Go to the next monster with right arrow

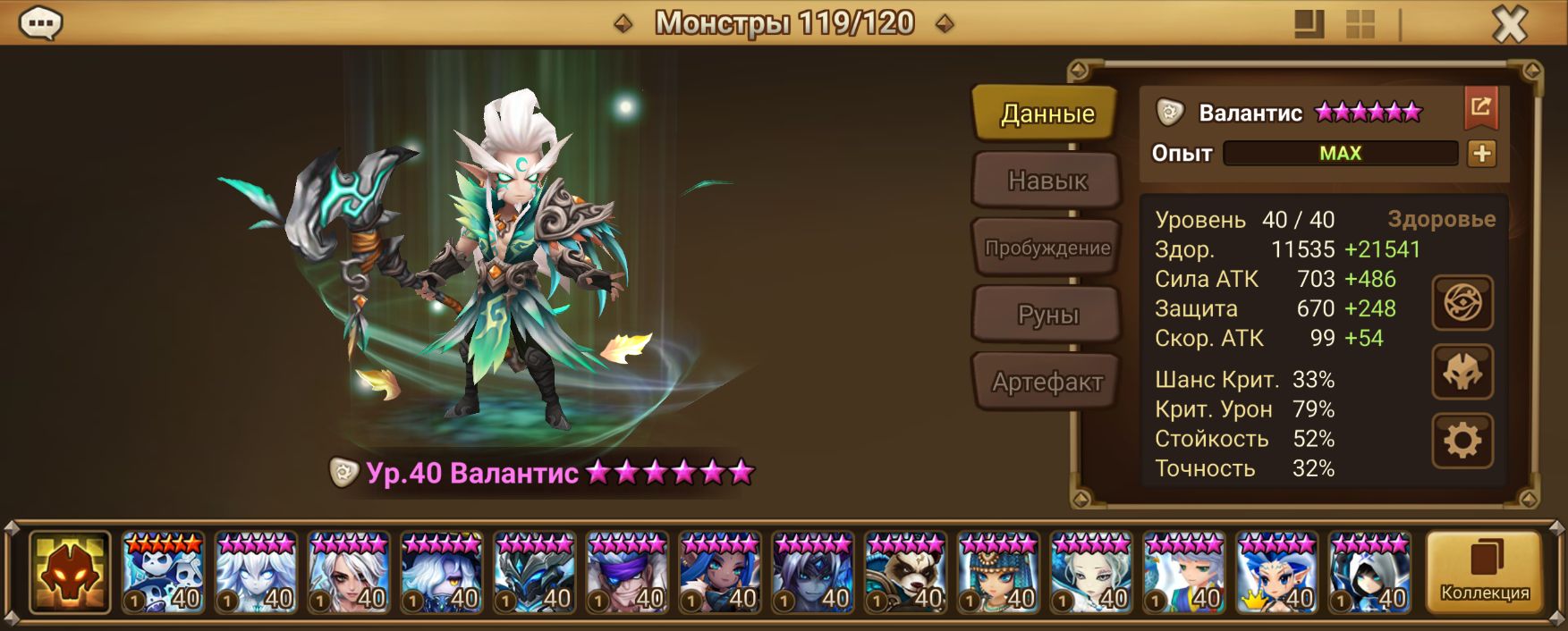(944, 24)
